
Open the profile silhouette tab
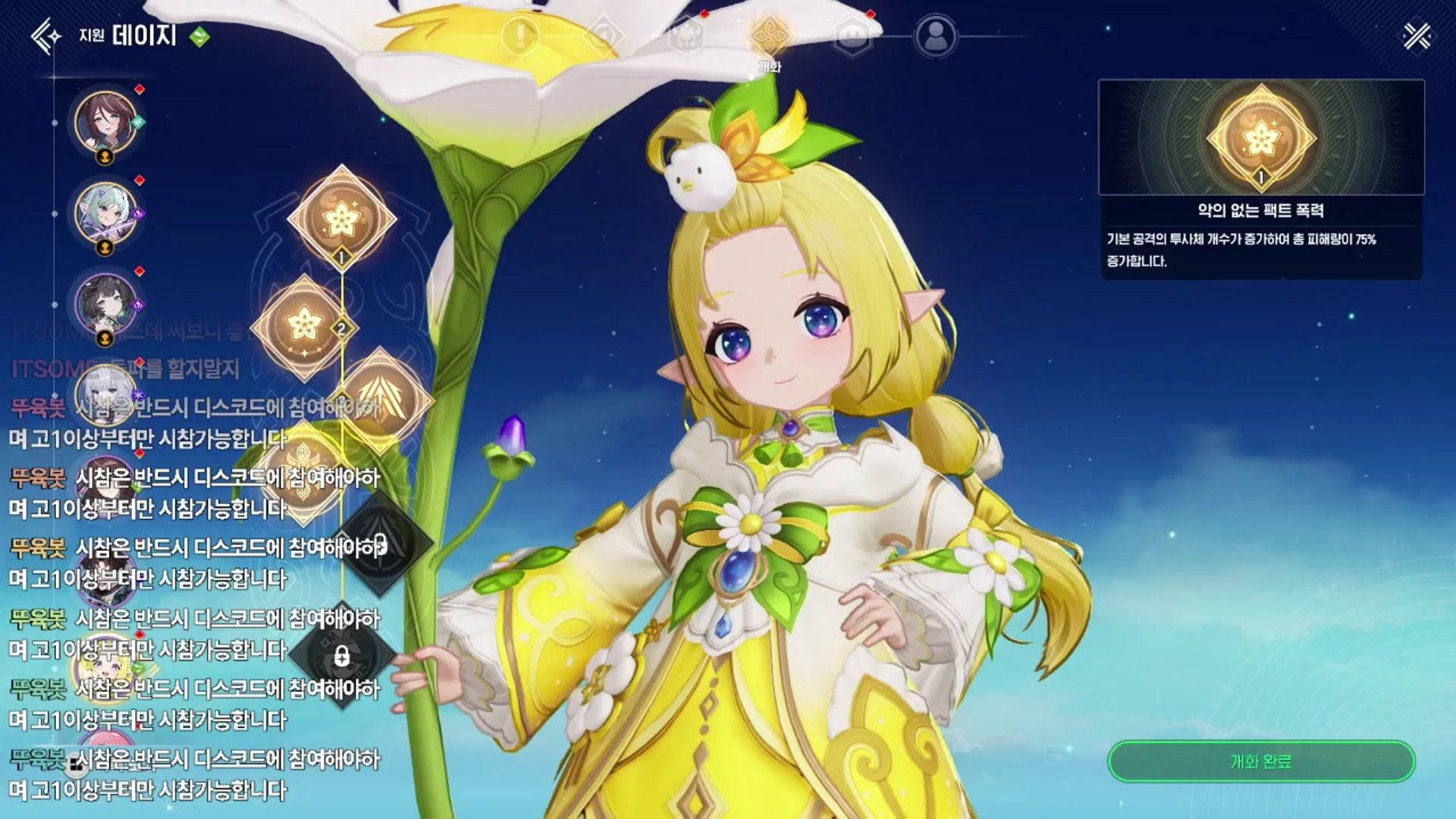(x=936, y=36)
